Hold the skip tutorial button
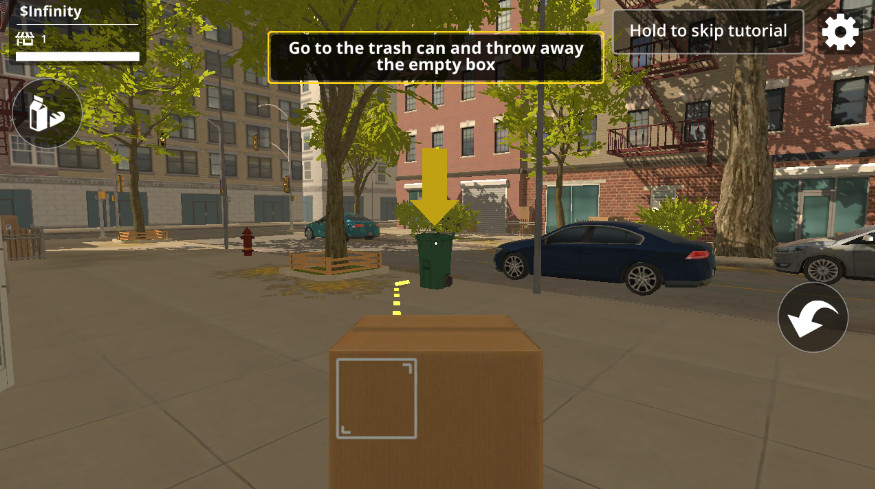Screen dimensions: 875x489 click(708, 31)
